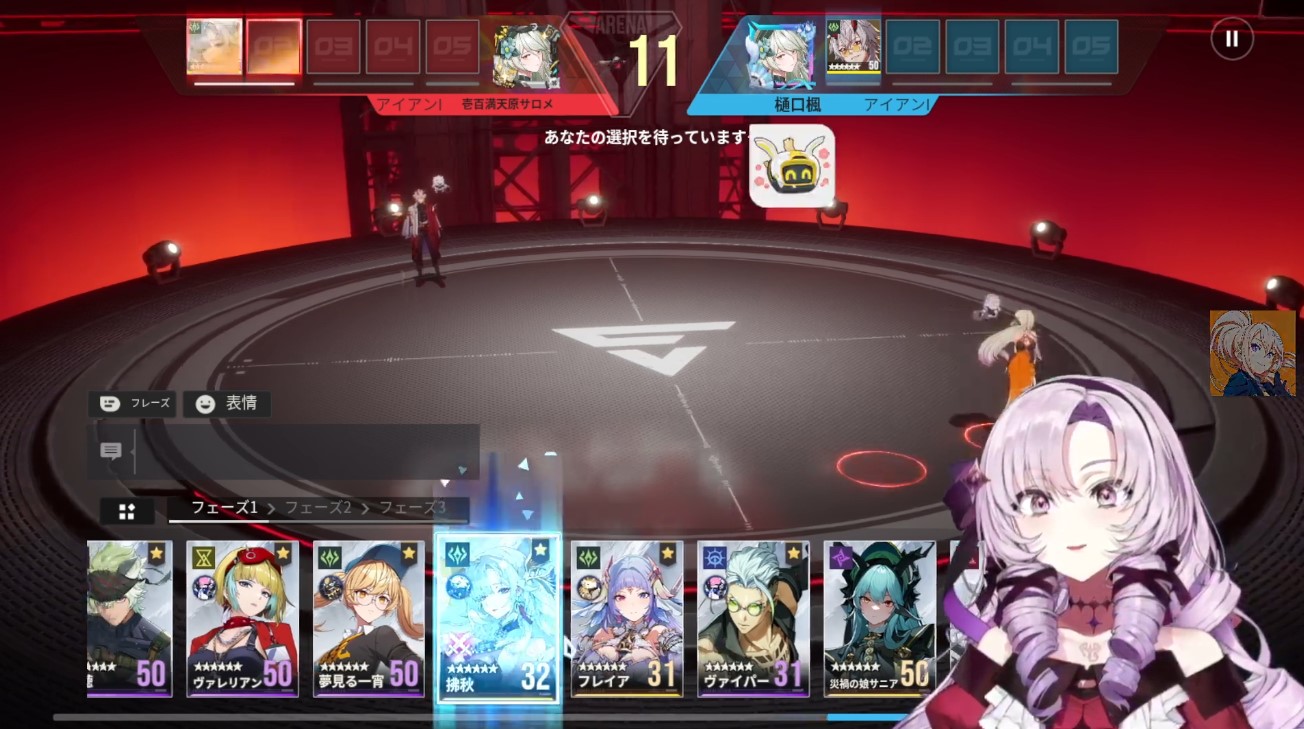Click the card list horizontal scrollbar
Image resolution: width=1304 pixels, height=729 pixels.
pos(480,717)
